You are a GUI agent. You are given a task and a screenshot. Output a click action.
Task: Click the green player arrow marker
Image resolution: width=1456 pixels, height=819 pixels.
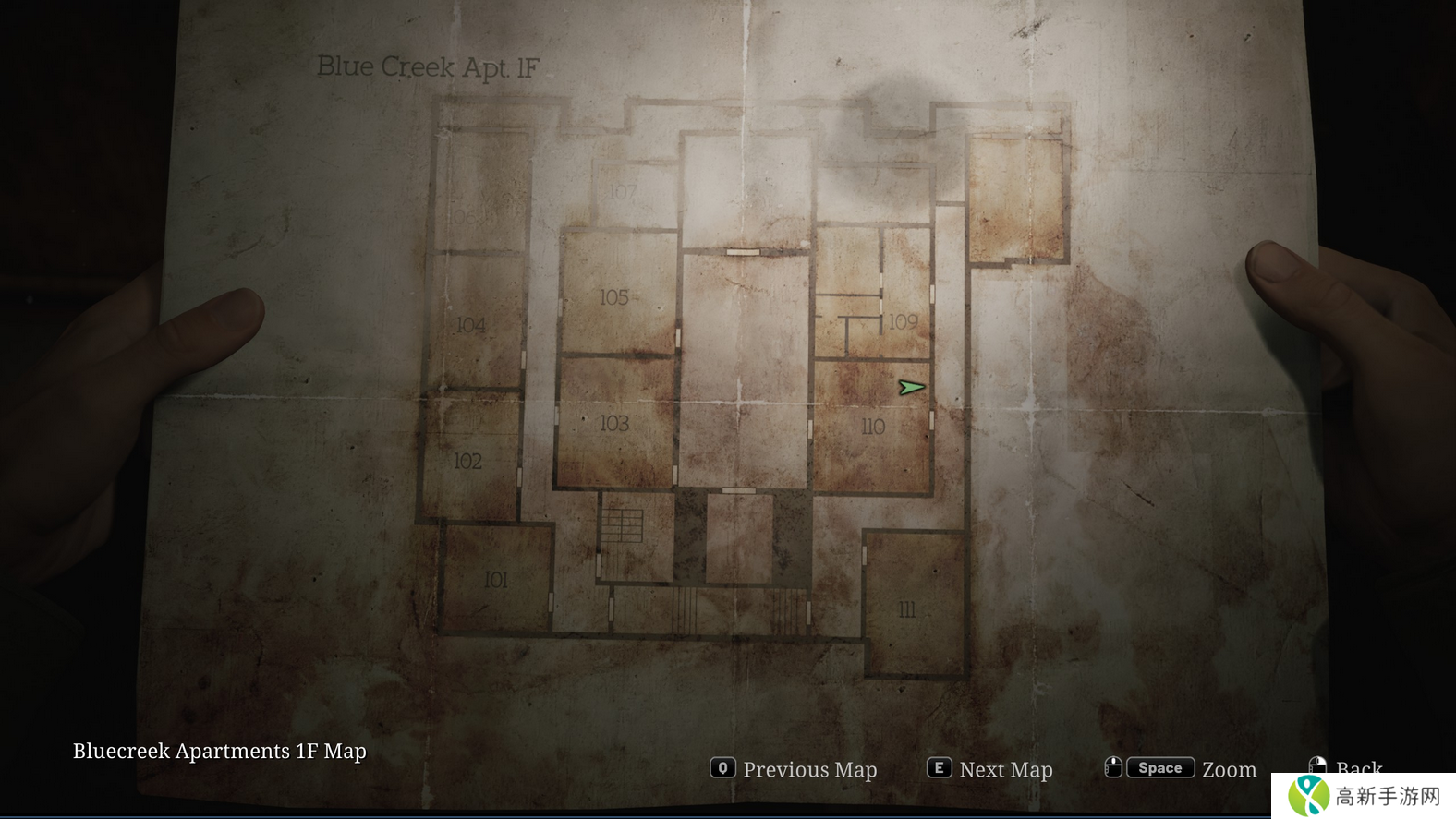(x=911, y=388)
